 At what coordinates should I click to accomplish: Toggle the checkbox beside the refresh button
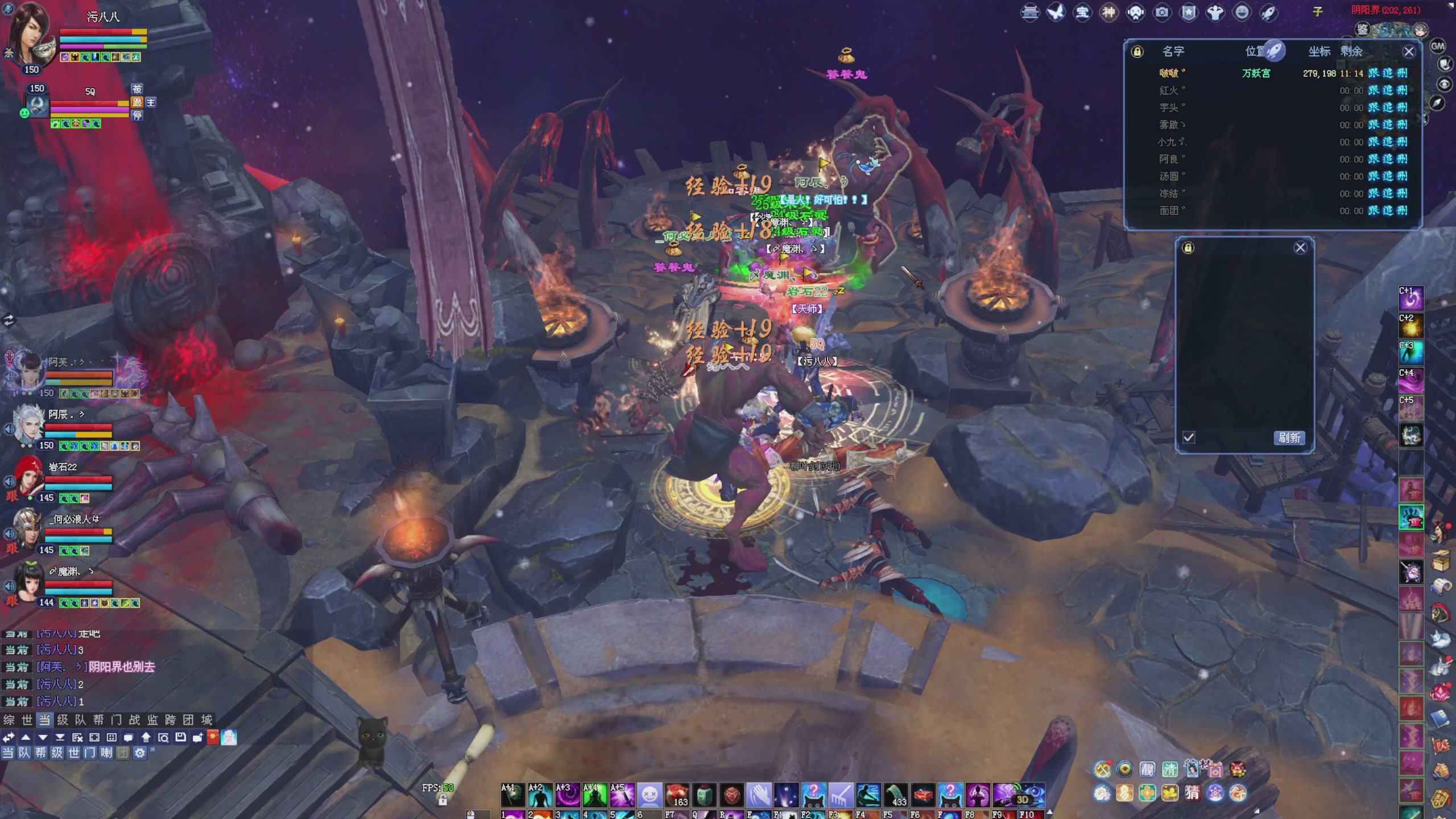(x=1189, y=437)
